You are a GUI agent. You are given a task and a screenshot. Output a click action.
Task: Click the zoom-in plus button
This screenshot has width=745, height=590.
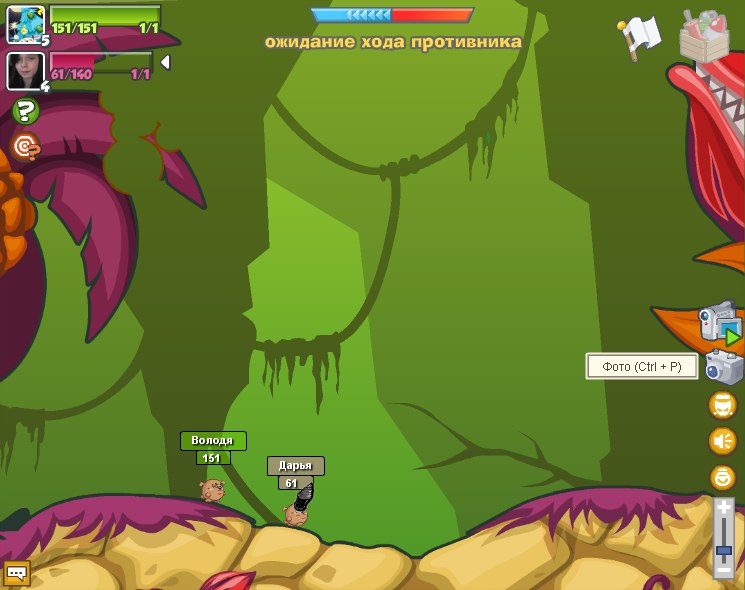(724, 508)
